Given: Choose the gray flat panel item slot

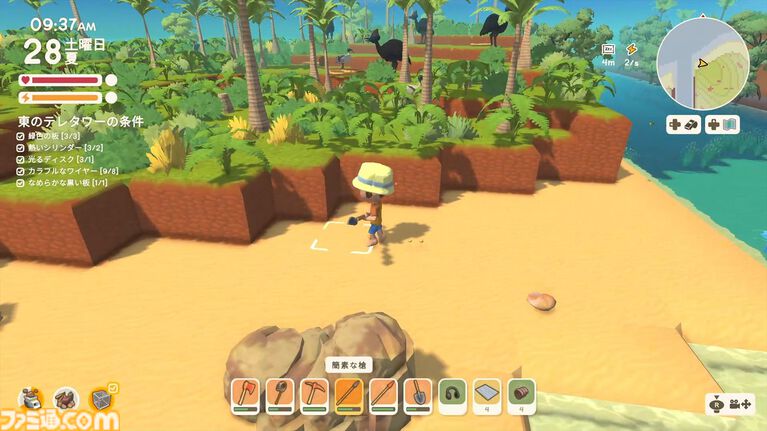Looking at the screenshot, I should 487,395.
